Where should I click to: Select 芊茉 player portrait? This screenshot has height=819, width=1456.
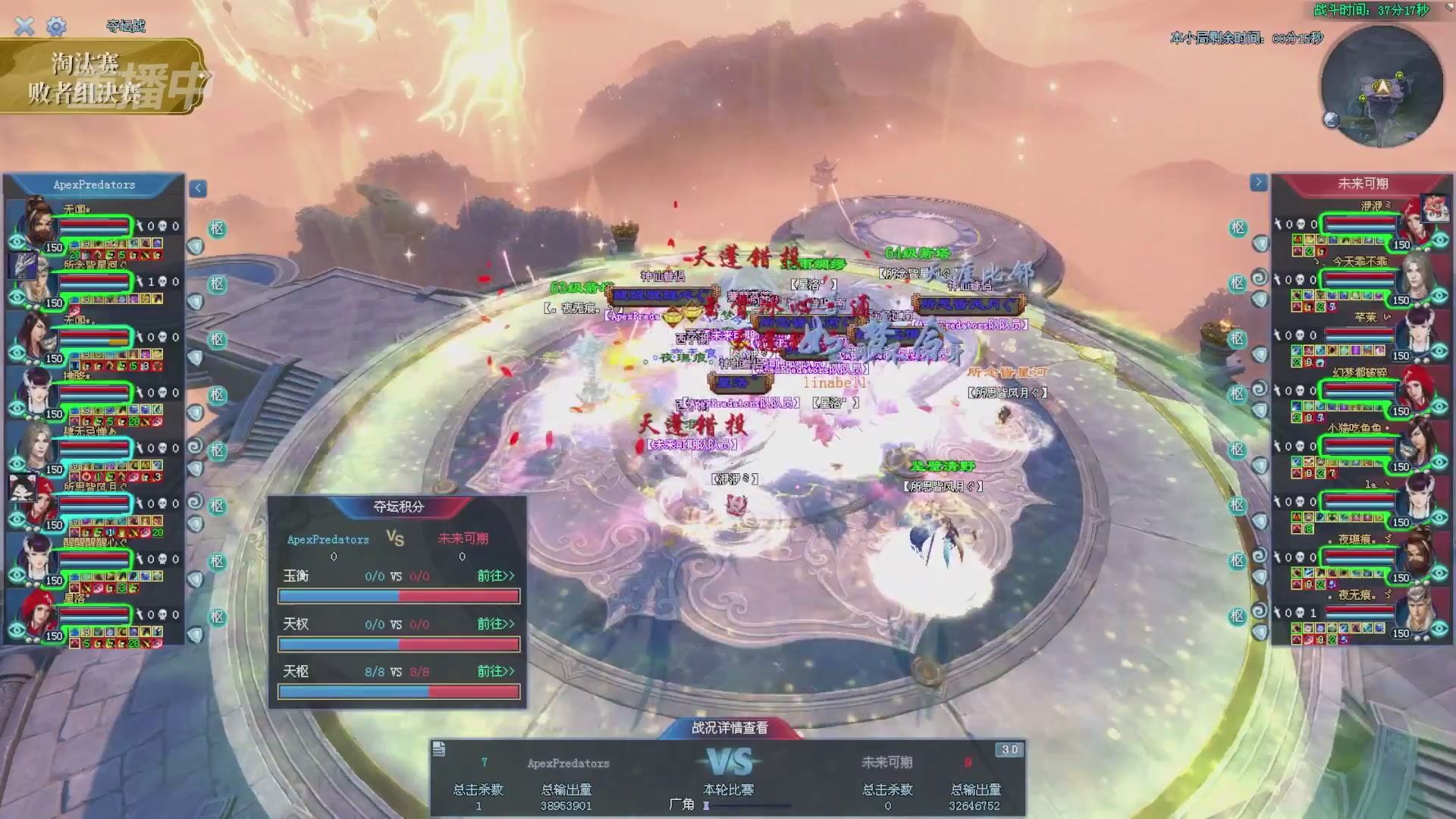pyautogui.click(x=1415, y=332)
